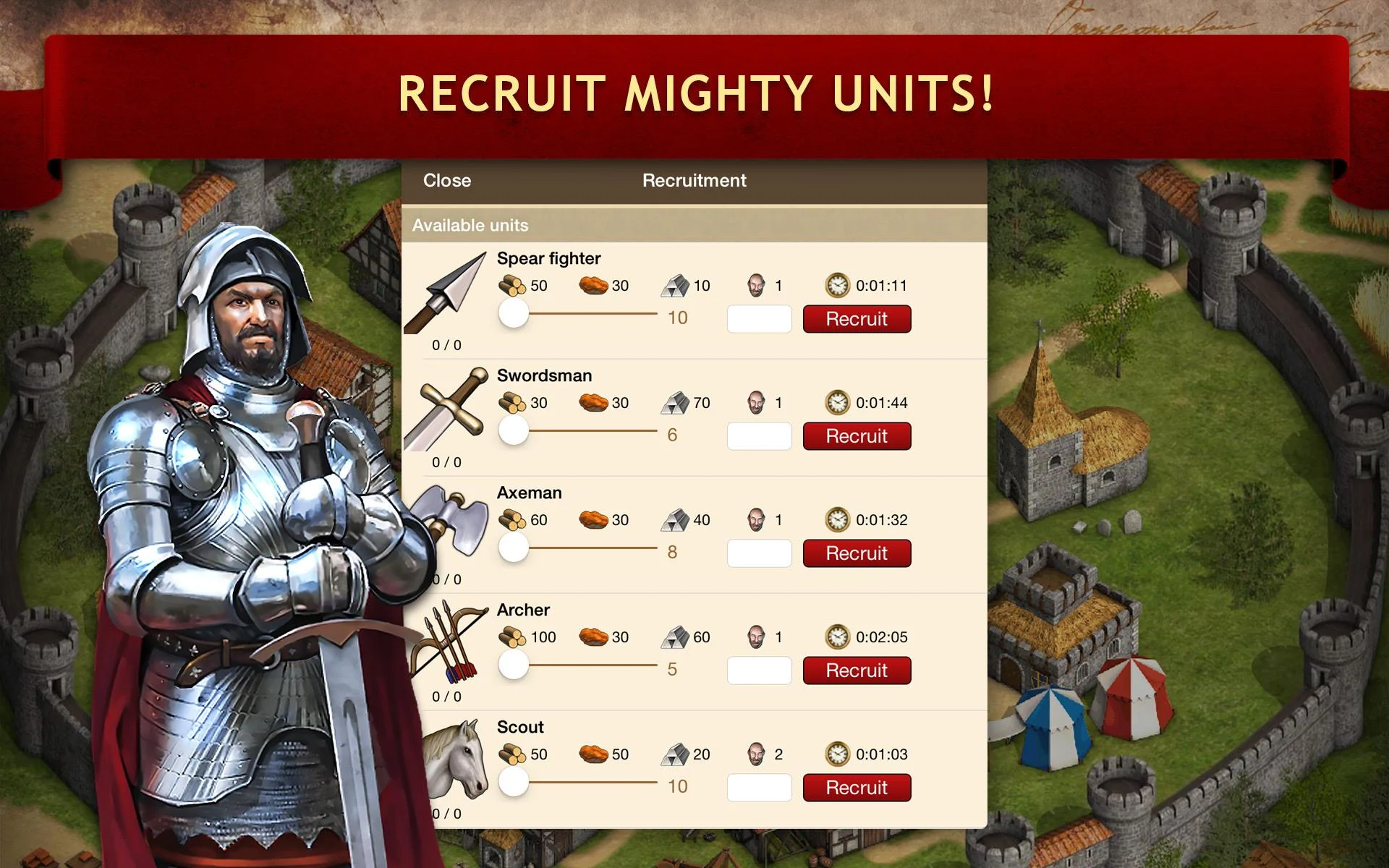Recruit Archer units
Viewport: 1389px width, 868px height.
[857, 671]
